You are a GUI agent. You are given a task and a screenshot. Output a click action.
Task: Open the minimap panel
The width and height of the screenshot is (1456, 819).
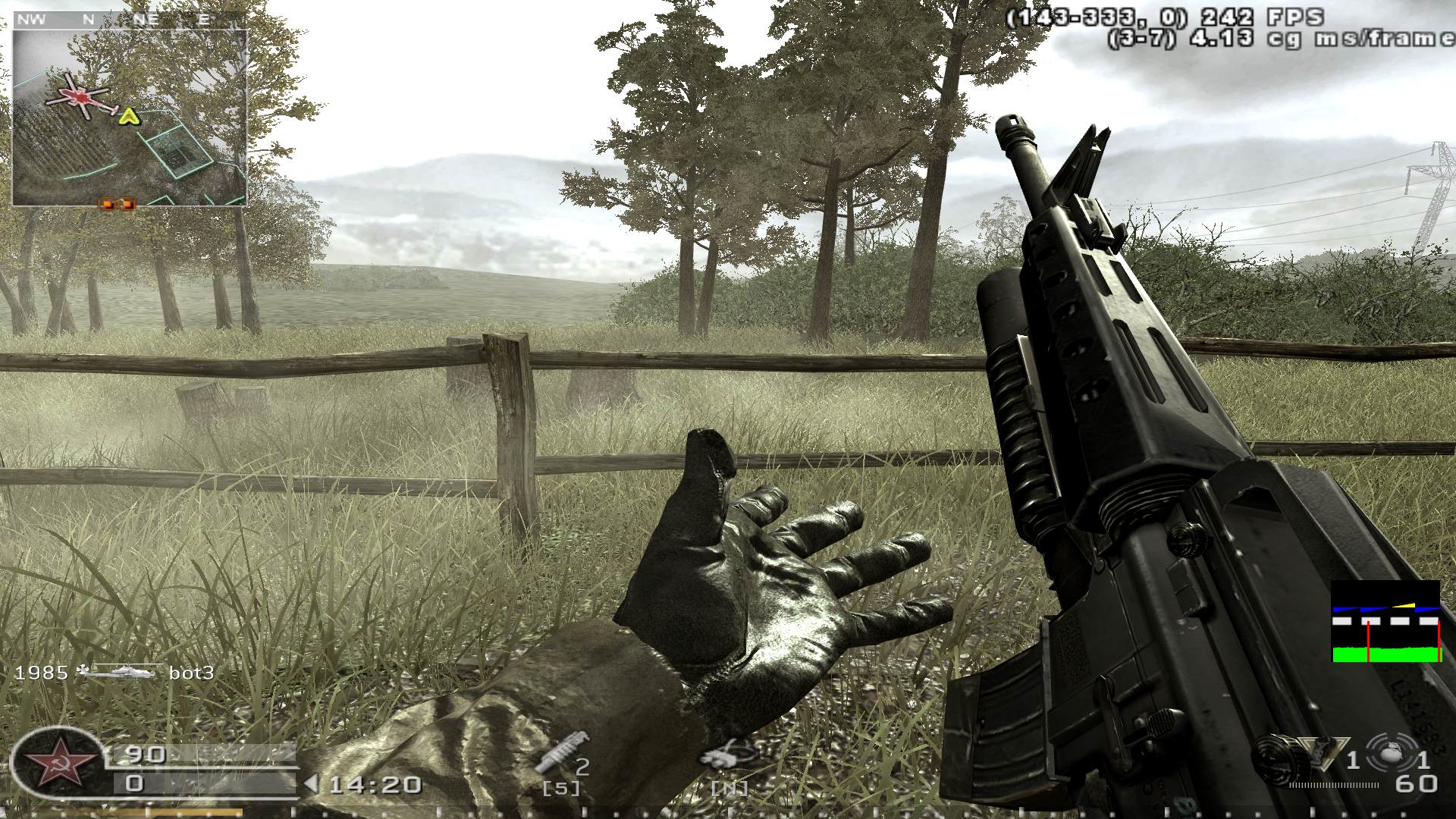point(129,118)
